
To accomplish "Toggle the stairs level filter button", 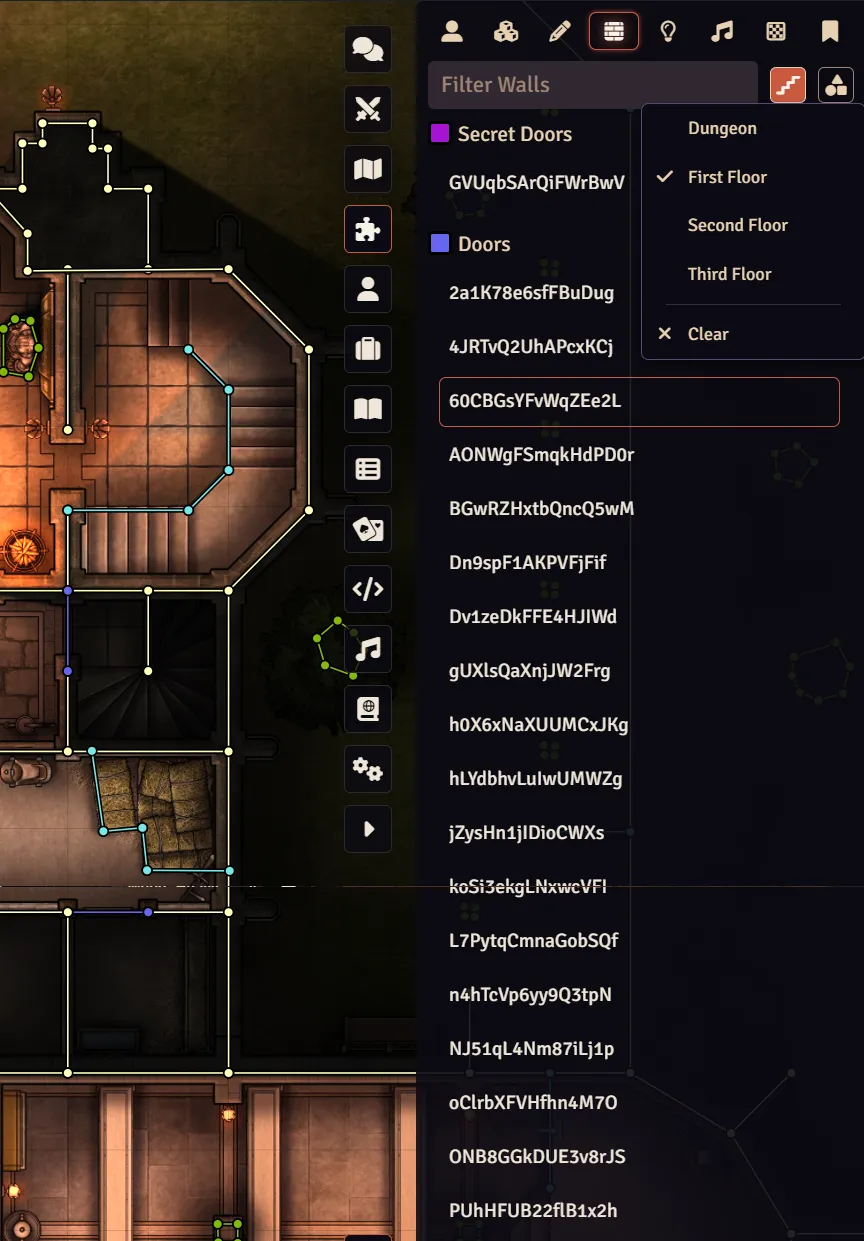I will click(x=788, y=85).
